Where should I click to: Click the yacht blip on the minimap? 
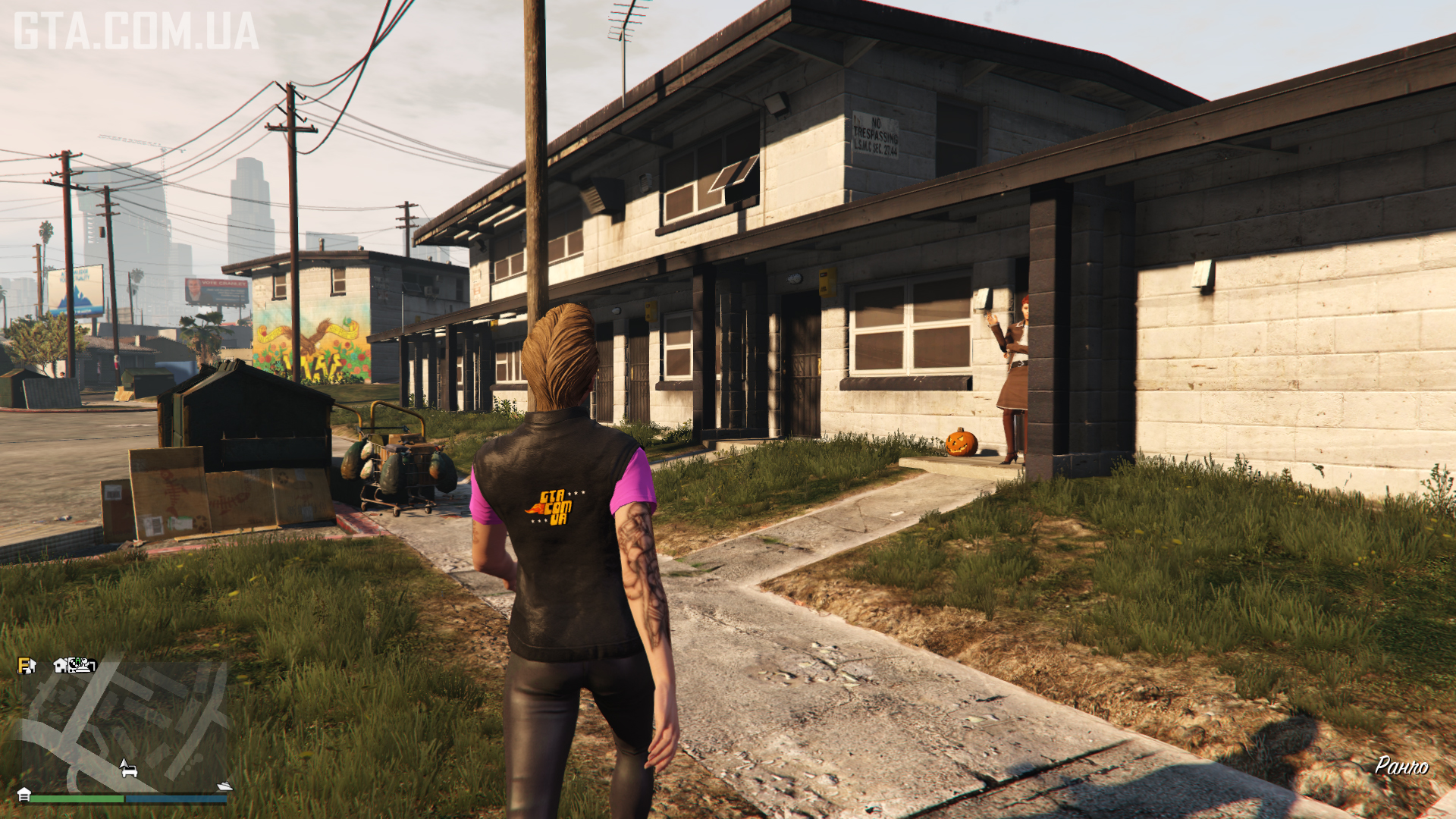click(x=224, y=786)
